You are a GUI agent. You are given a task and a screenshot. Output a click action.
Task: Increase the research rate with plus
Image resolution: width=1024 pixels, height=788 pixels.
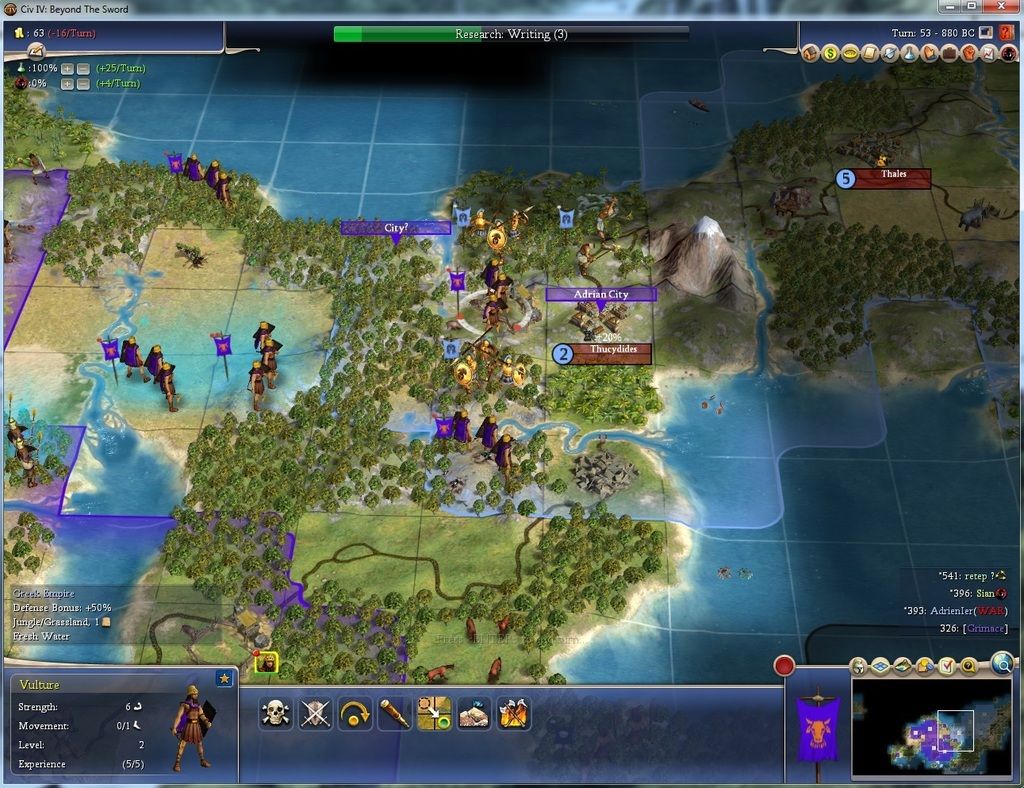(67, 68)
